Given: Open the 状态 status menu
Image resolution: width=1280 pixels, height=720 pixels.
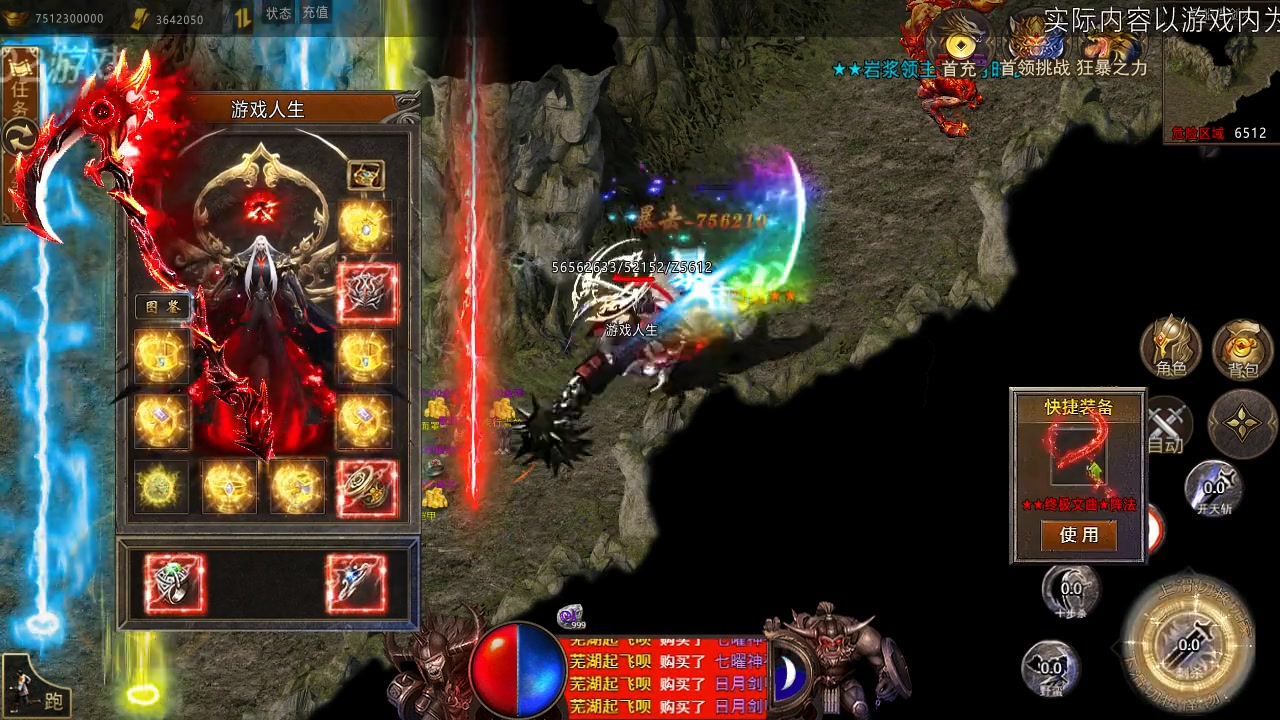Looking at the screenshot, I should (278, 14).
